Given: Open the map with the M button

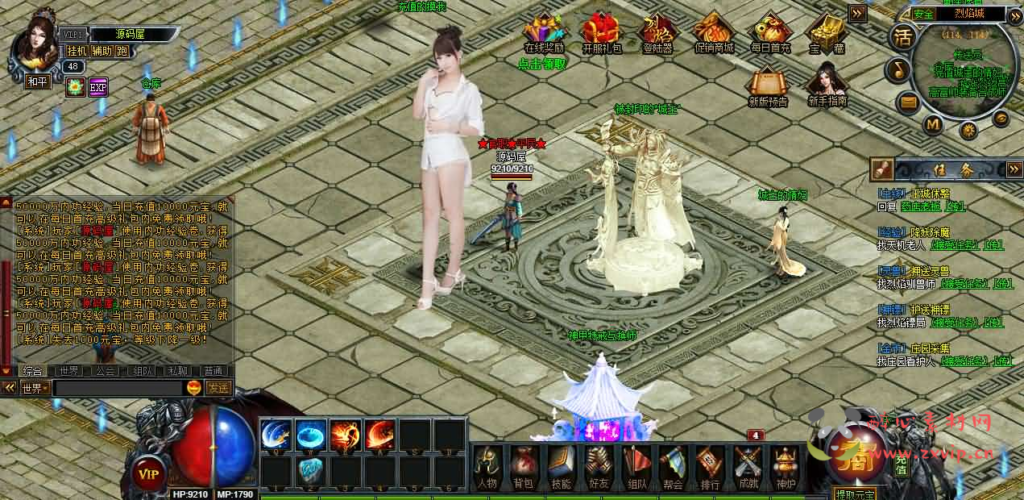Looking at the screenshot, I should pyautogui.click(x=932, y=124).
